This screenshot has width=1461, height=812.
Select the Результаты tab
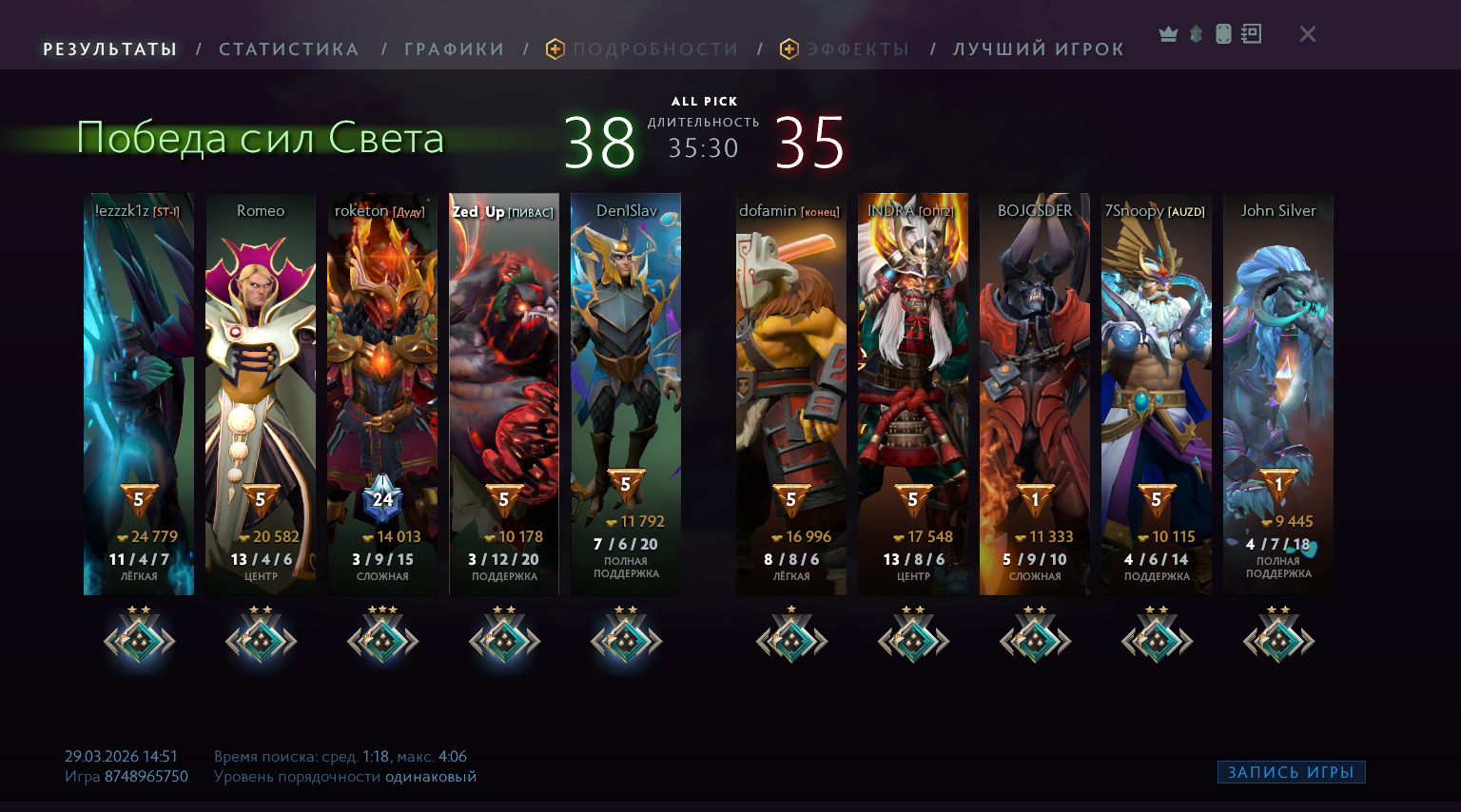coord(110,49)
